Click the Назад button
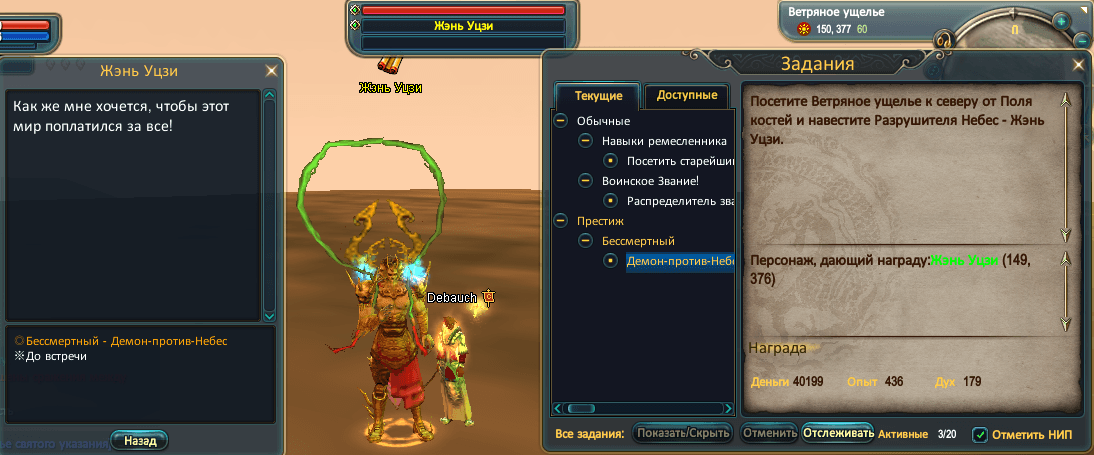Screen dimensions: 1094x455 click(x=140, y=440)
